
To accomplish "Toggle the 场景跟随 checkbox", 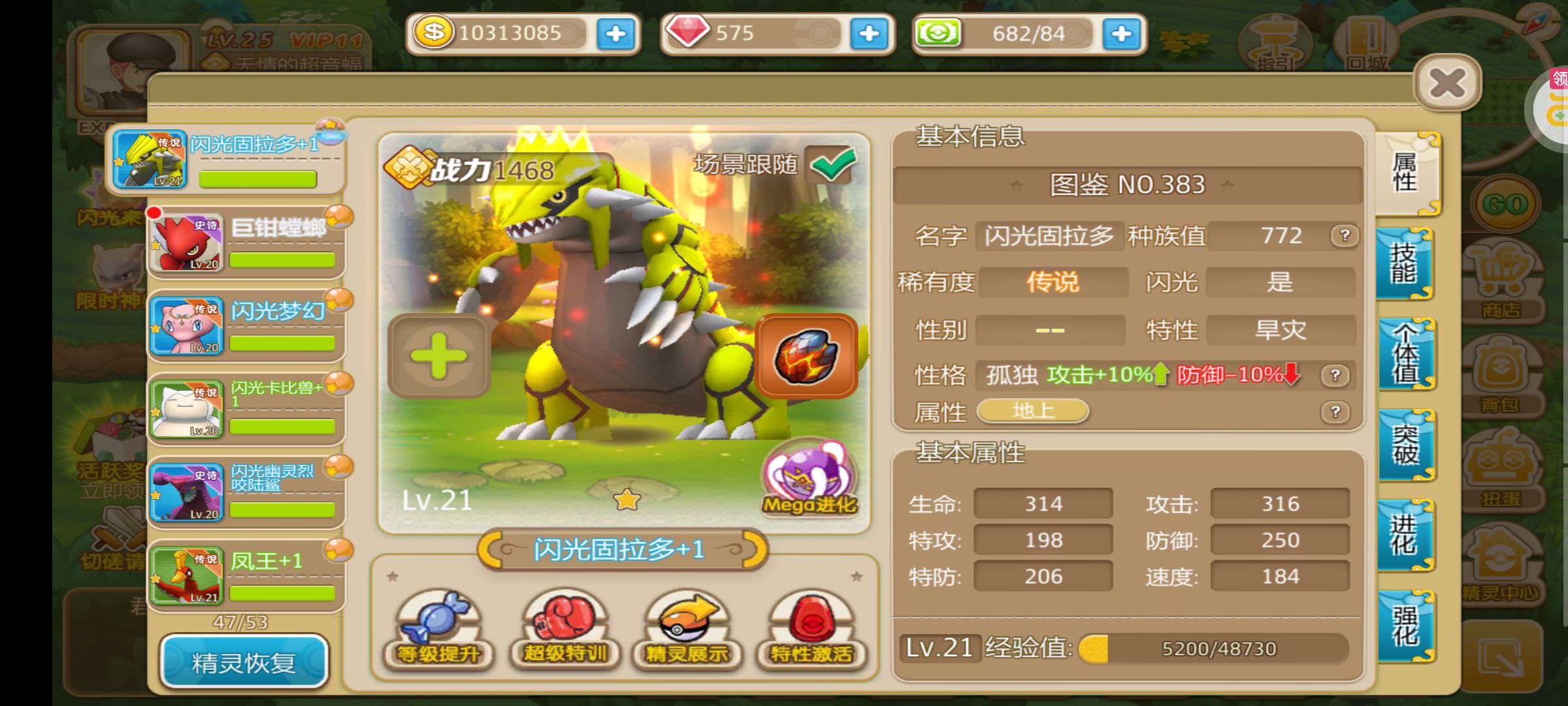I will coord(832,165).
